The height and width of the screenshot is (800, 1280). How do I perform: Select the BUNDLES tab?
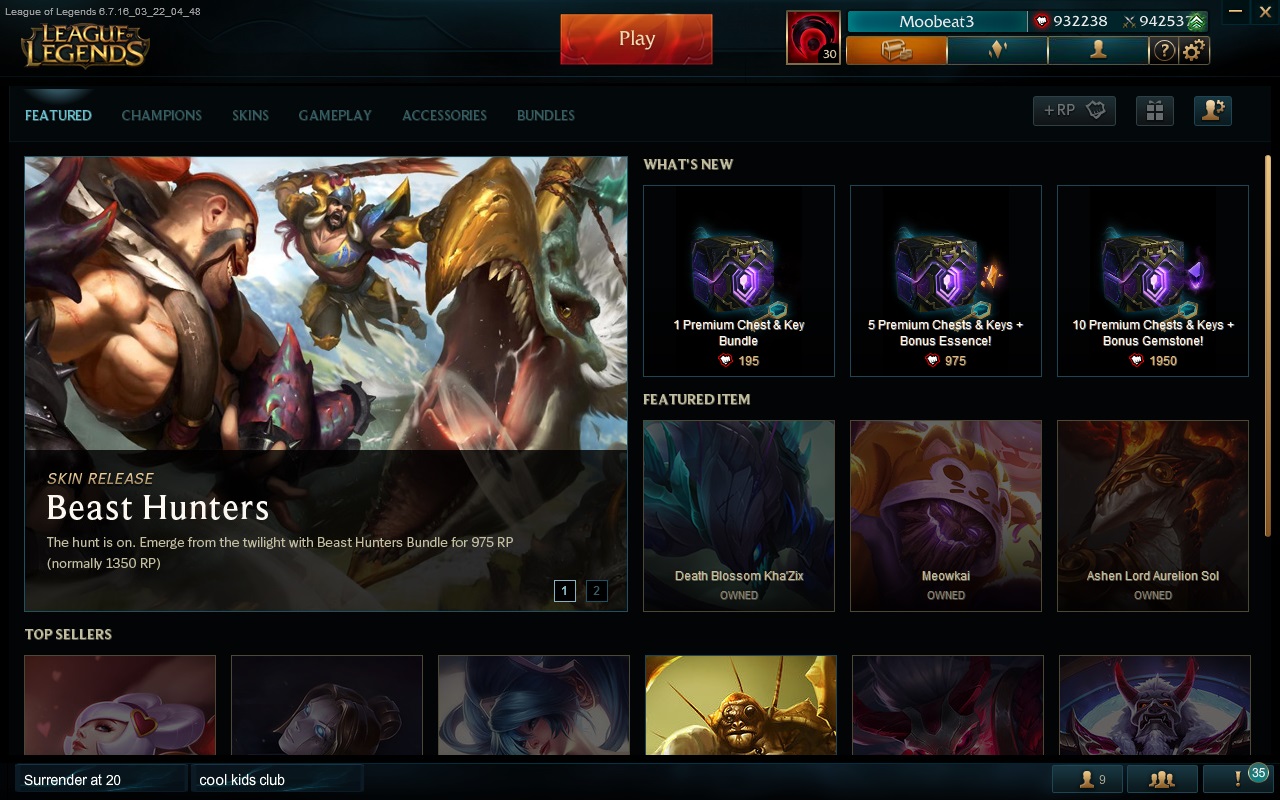click(545, 115)
